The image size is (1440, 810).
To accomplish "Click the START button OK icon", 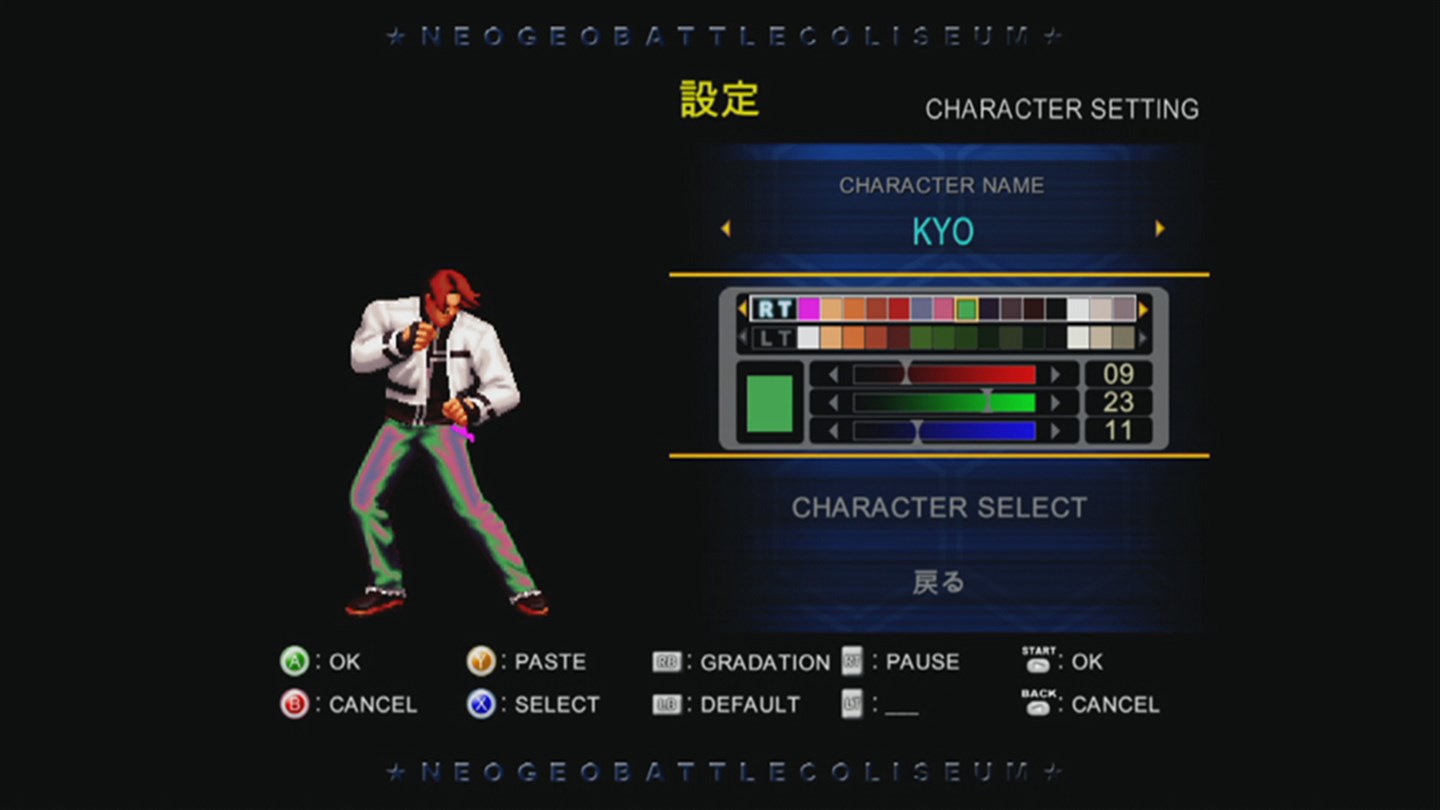I will click(x=1040, y=662).
